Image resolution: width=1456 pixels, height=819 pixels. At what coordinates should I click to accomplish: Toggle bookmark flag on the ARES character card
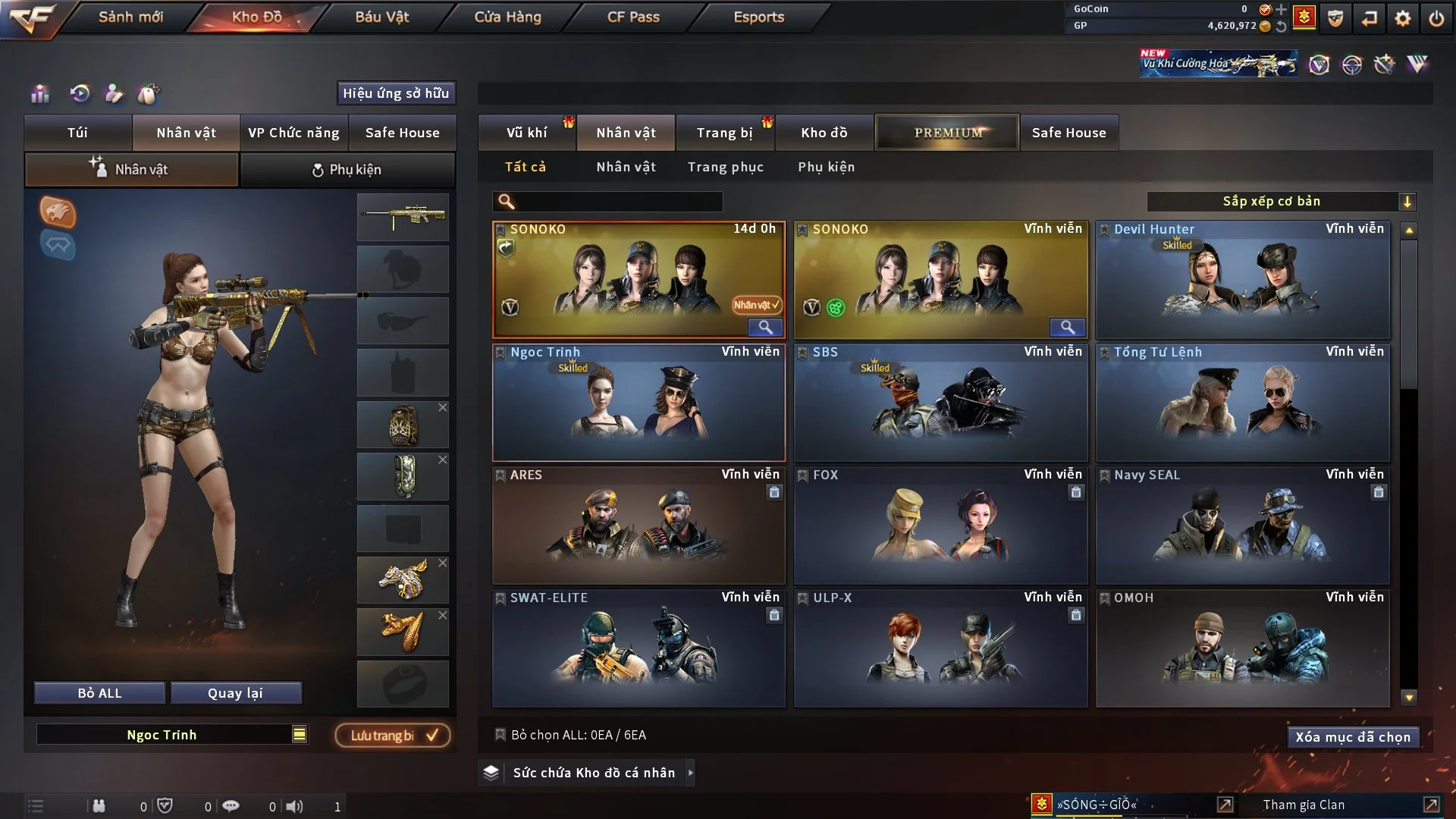tap(500, 474)
